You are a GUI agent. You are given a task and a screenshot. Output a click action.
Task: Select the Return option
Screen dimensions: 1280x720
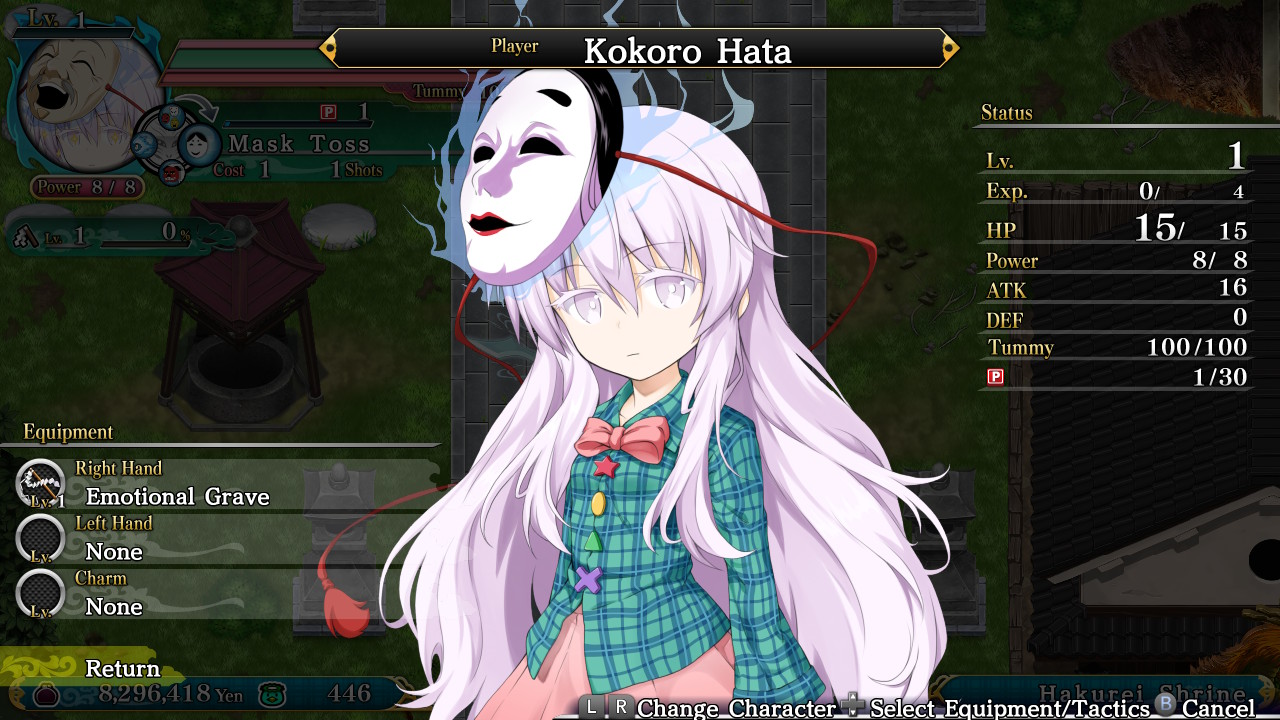[121, 668]
